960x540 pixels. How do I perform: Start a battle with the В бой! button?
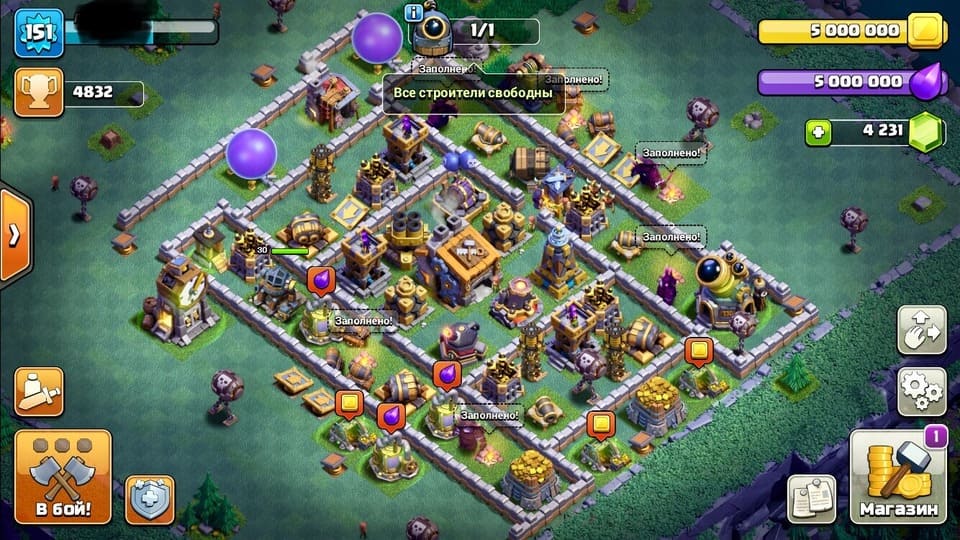[x=62, y=477]
